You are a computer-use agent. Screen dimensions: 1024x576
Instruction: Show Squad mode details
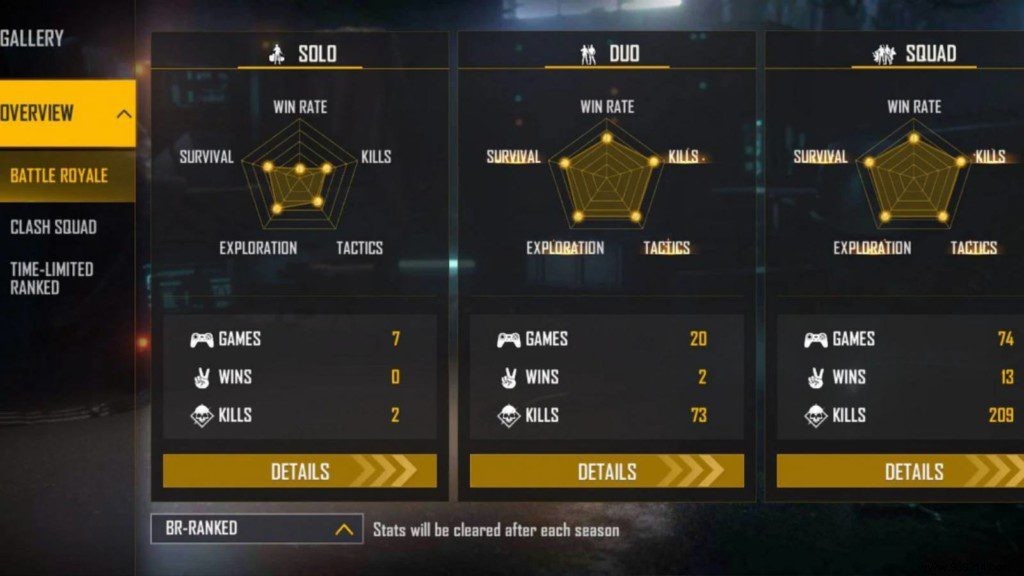click(x=900, y=471)
